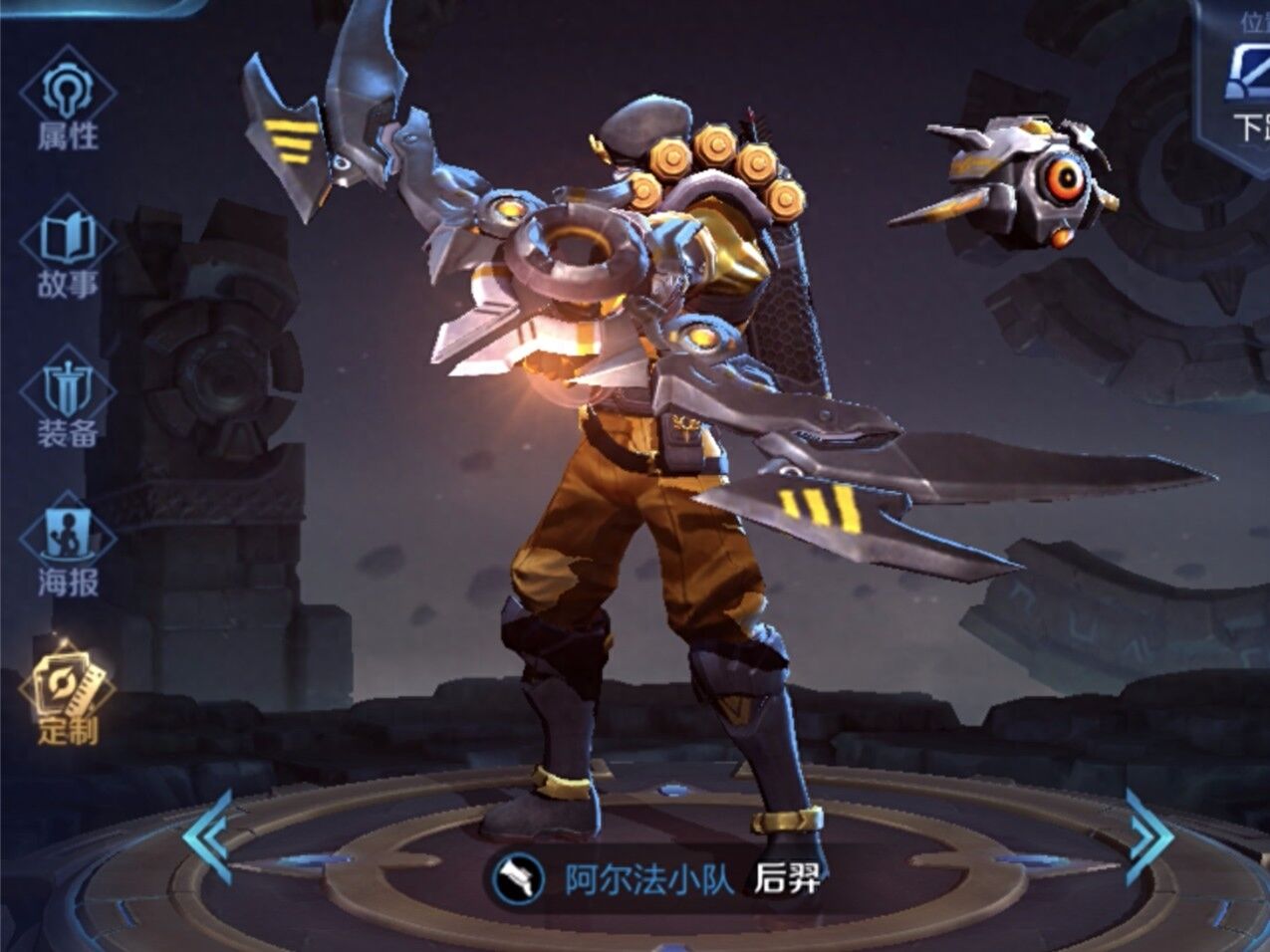This screenshot has width=1270, height=952.
Task: Open the 装备 equipment tab
Action: tap(68, 400)
